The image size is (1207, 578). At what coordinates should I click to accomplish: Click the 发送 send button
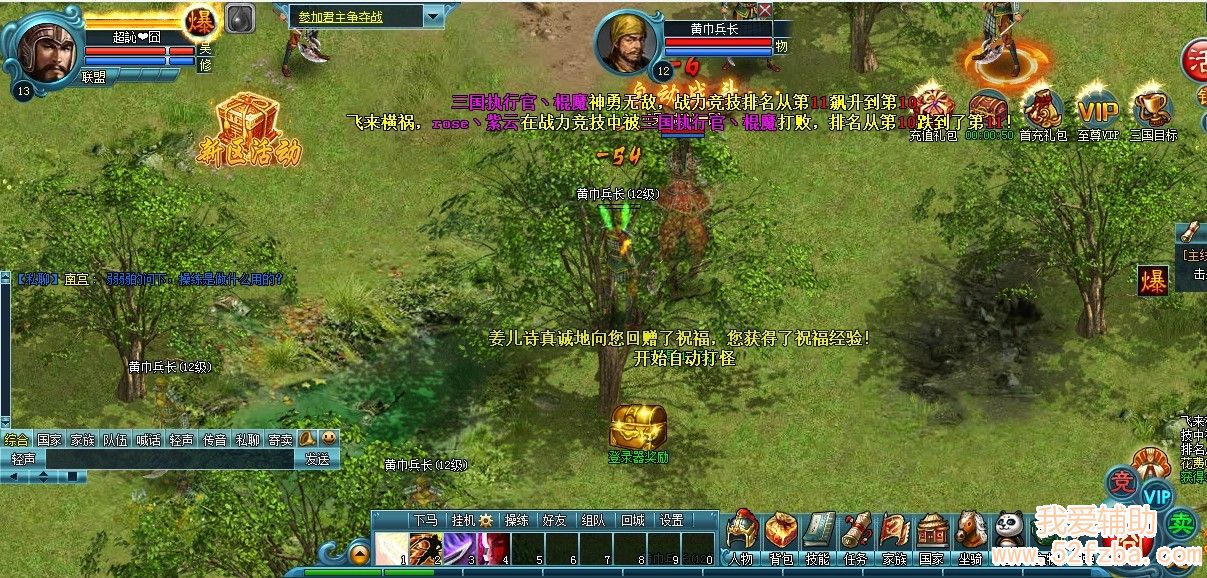point(317,459)
